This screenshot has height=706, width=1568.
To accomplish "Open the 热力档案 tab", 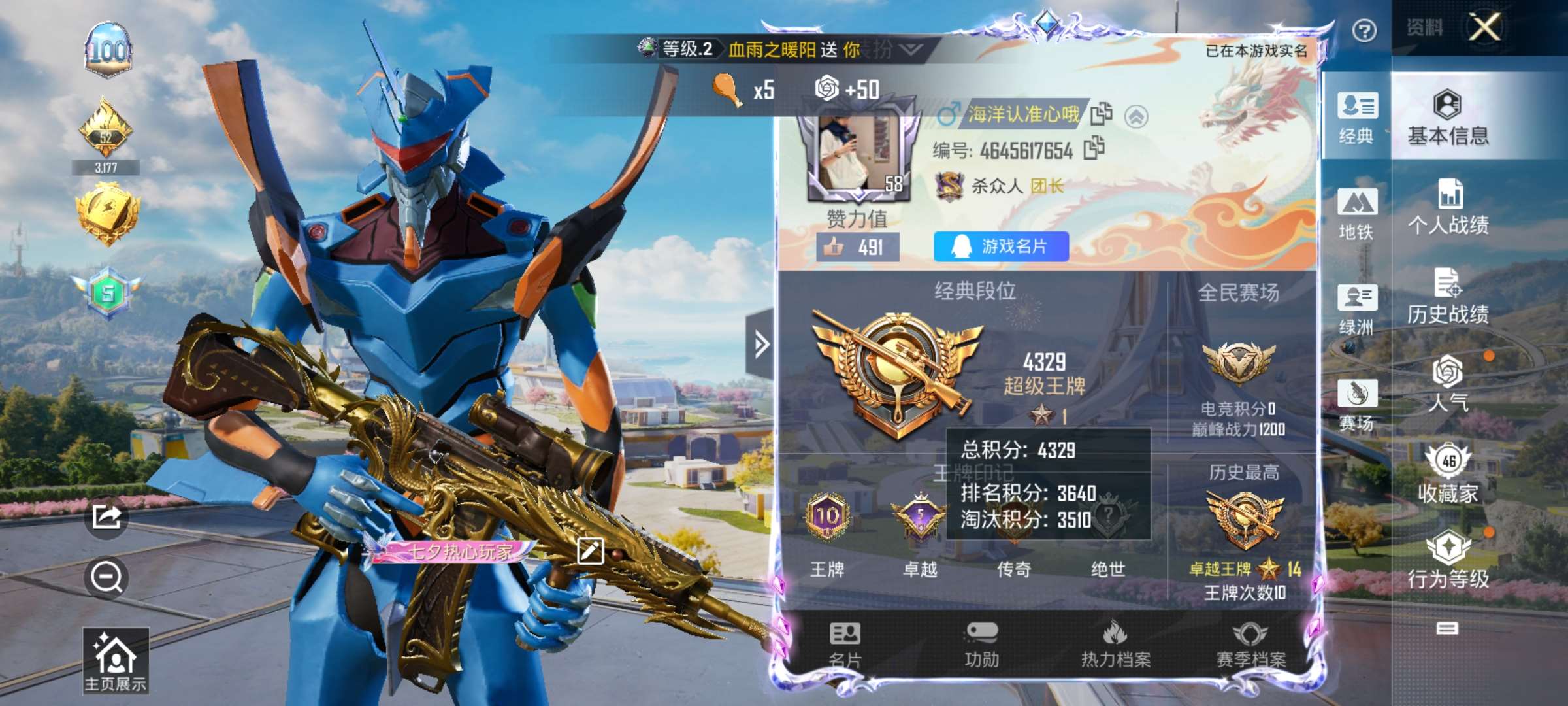I will pos(1115,645).
